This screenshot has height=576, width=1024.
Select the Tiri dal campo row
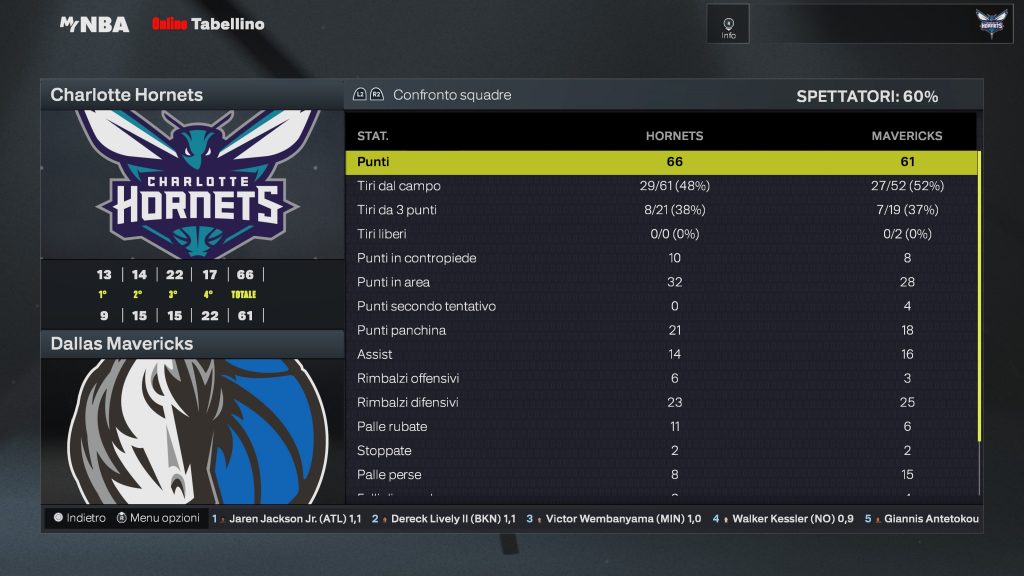(660, 186)
